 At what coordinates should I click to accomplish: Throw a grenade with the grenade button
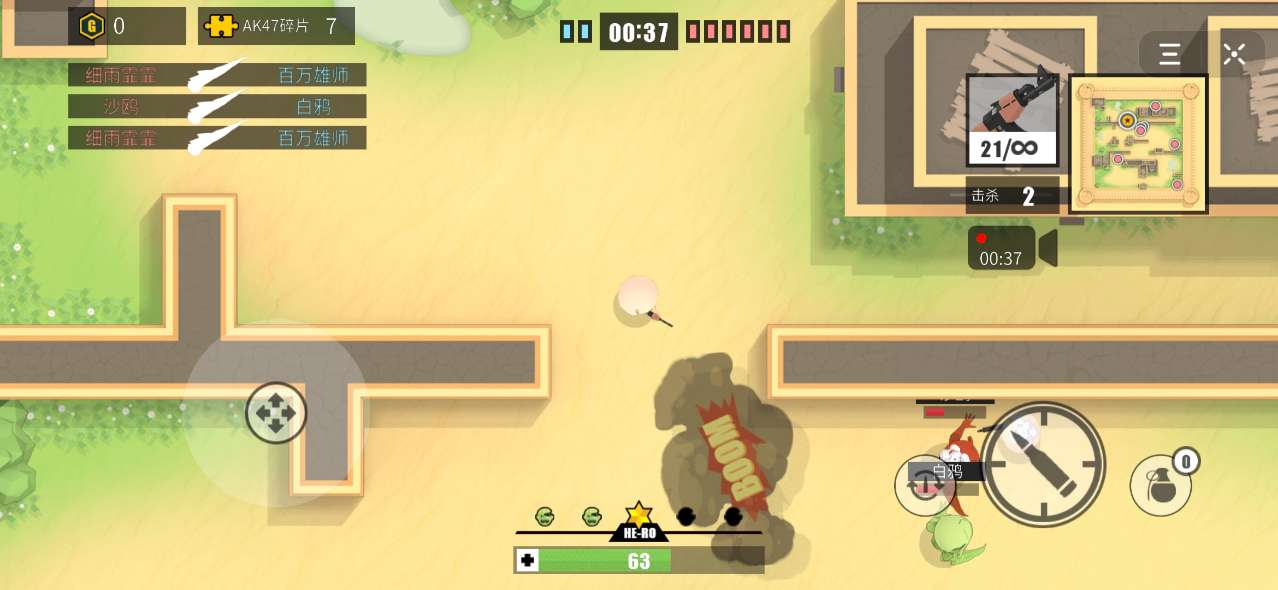click(x=1161, y=486)
